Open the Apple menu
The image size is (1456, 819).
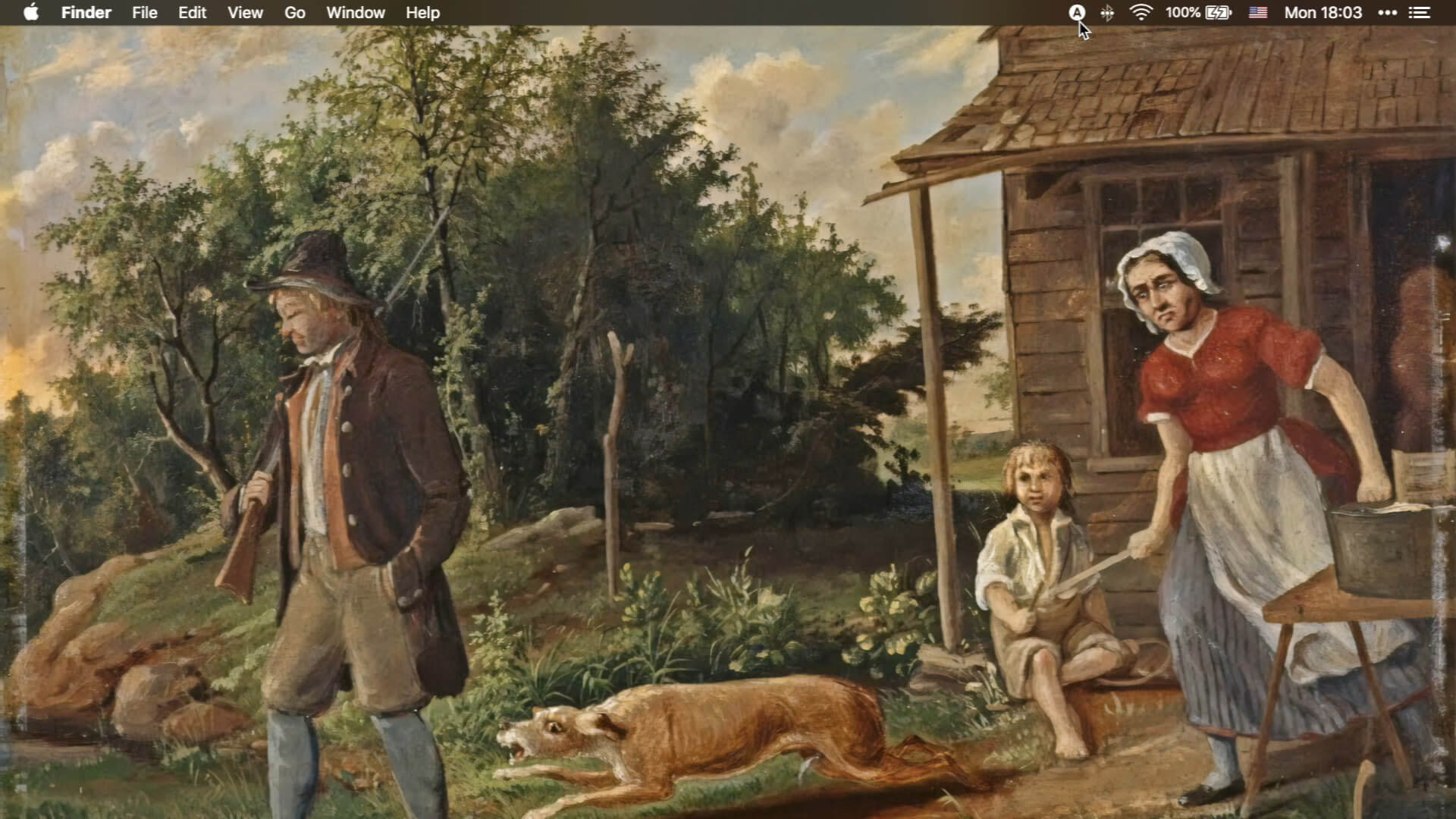point(31,13)
